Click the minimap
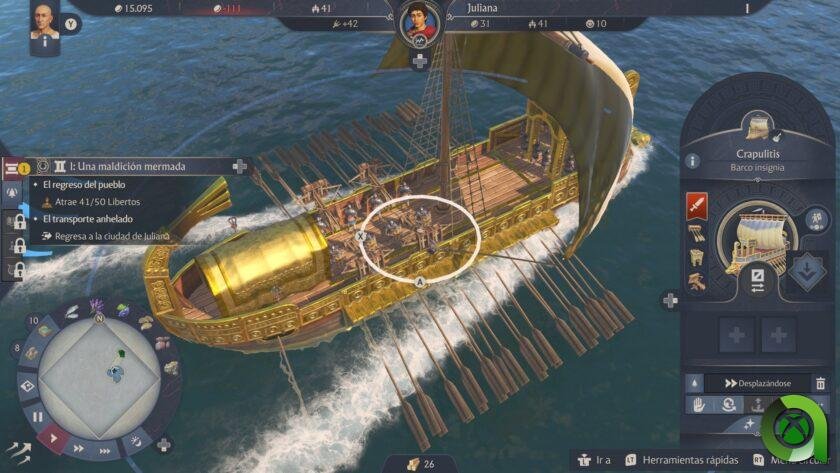This screenshot has height=473, width=840. [97, 371]
